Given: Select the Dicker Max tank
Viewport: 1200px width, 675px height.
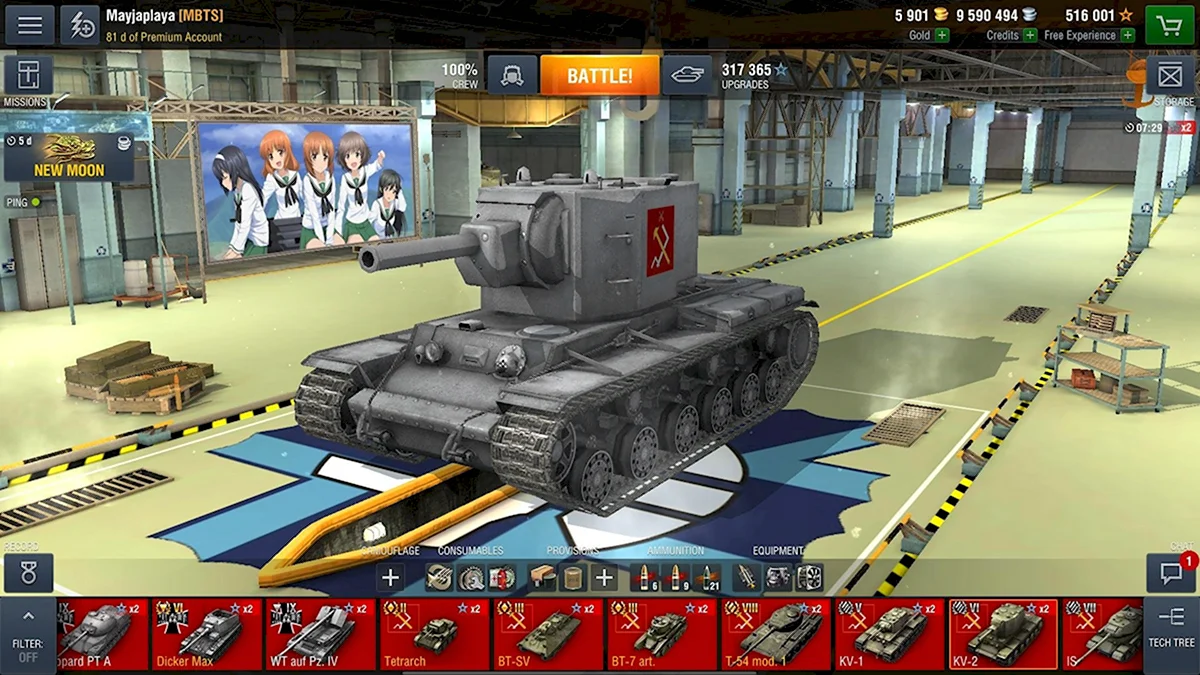Looking at the screenshot, I should point(207,634).
